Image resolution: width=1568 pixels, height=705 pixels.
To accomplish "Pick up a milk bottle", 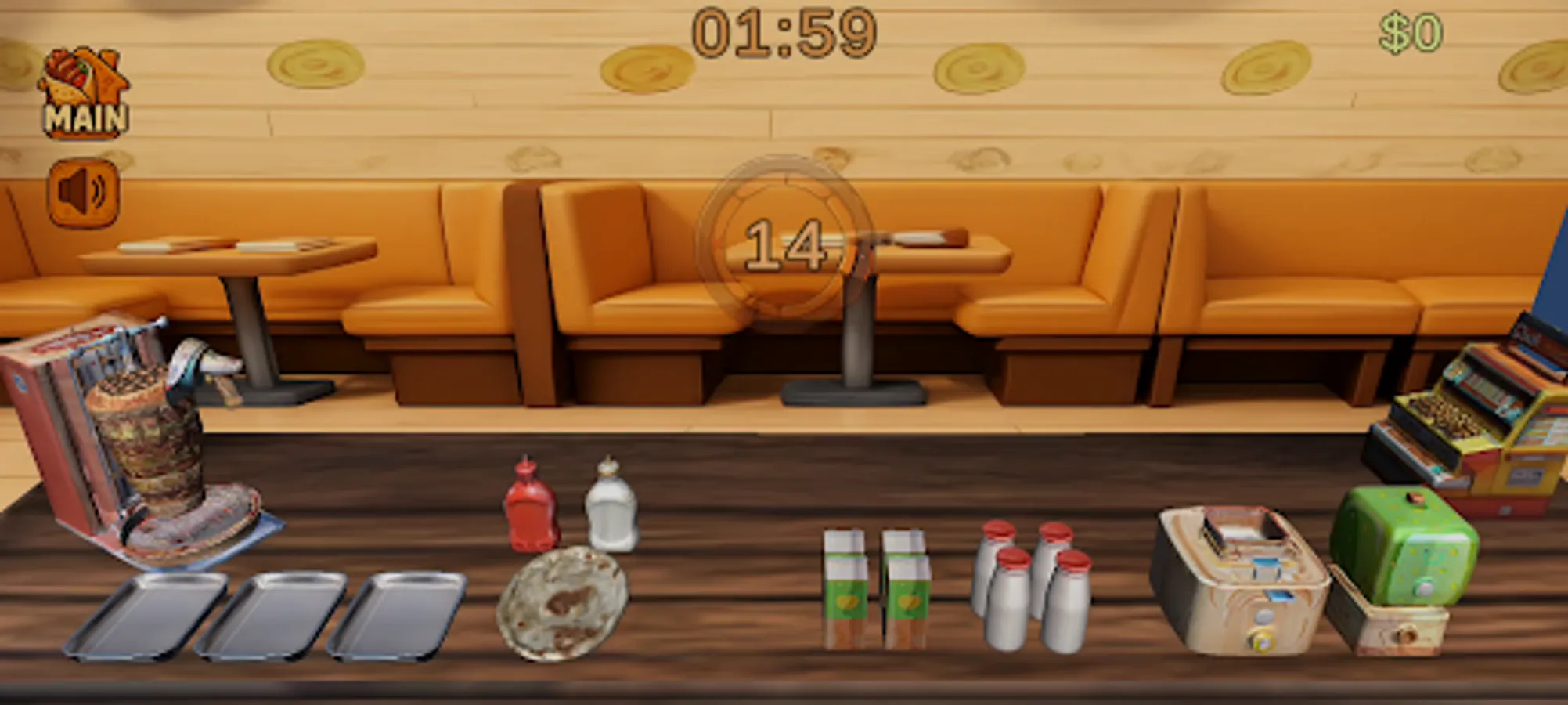I will 1010,603.
